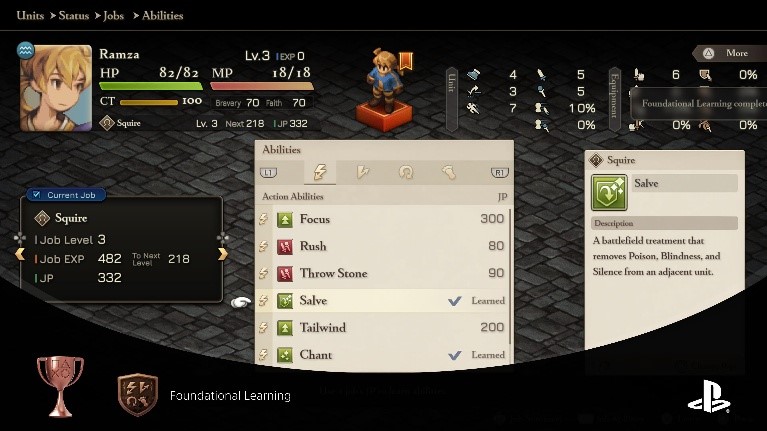Select the Squire job panel

tap(120, 248)
